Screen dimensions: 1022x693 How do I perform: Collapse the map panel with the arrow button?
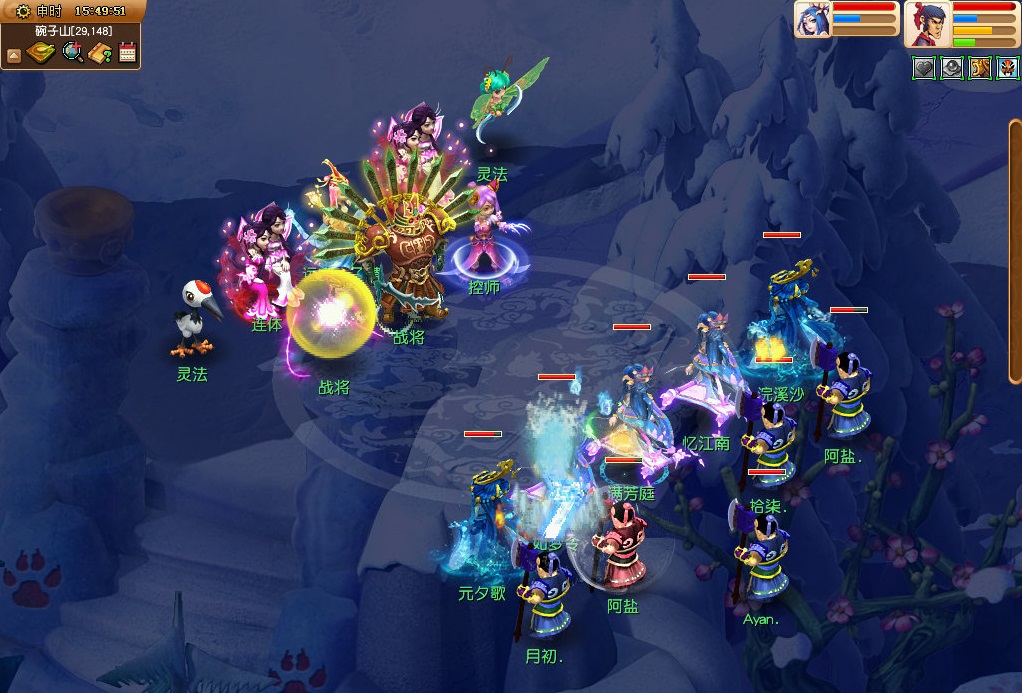pyautogui.click(x=14, y=55)
